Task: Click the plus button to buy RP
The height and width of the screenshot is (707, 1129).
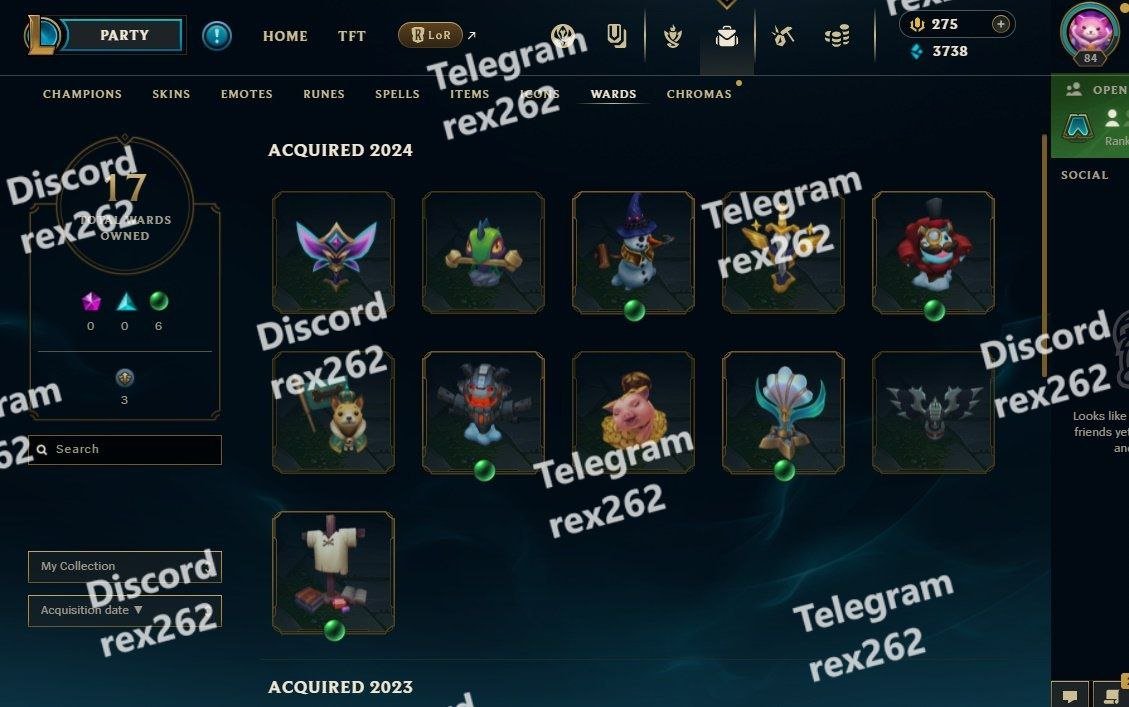Action: [1000, 24]
